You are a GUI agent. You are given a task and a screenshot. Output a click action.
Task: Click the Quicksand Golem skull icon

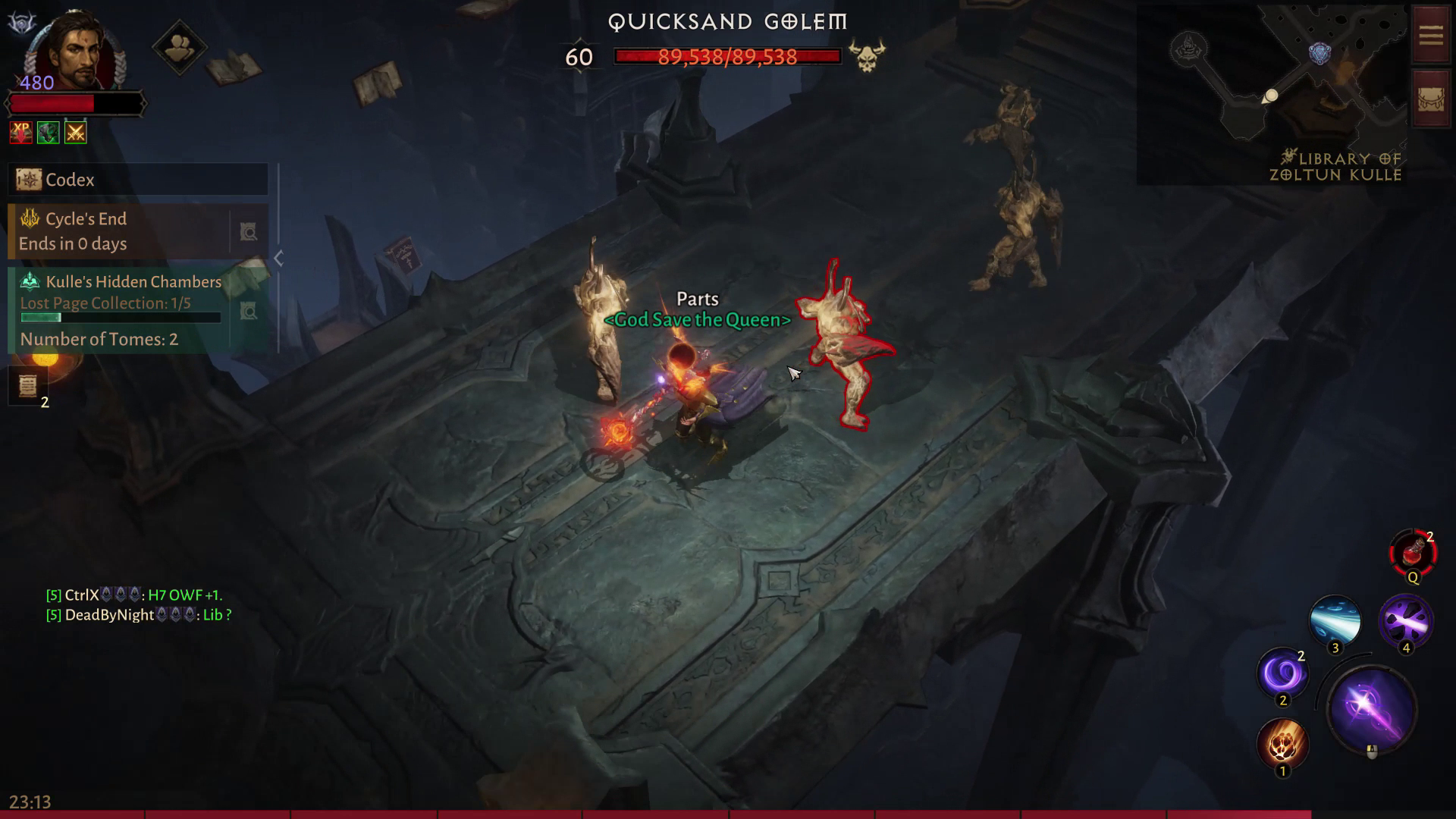click(867, 56)
